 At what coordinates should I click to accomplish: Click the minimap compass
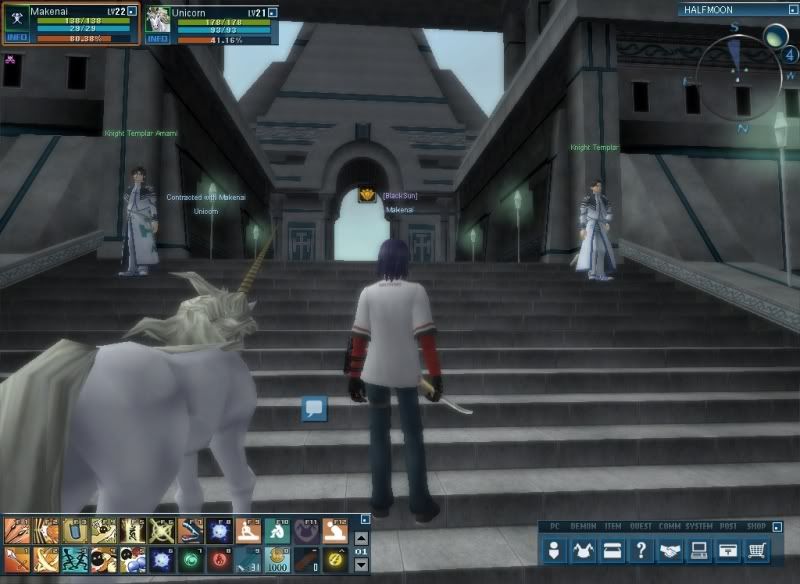pyautogui.click(x=741, y=72)
